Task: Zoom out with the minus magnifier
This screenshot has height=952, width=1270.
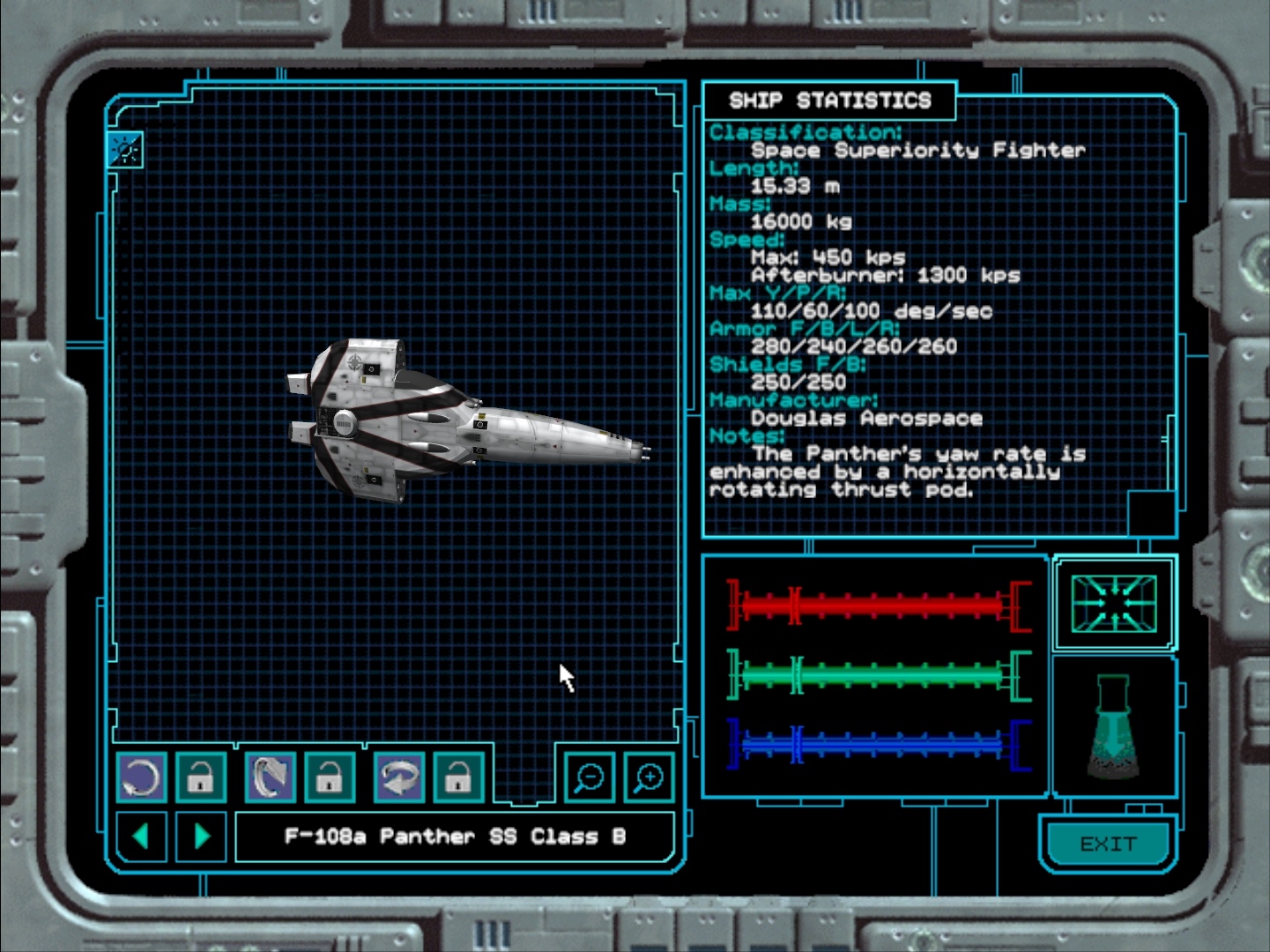Action: [x=589, y=777]
